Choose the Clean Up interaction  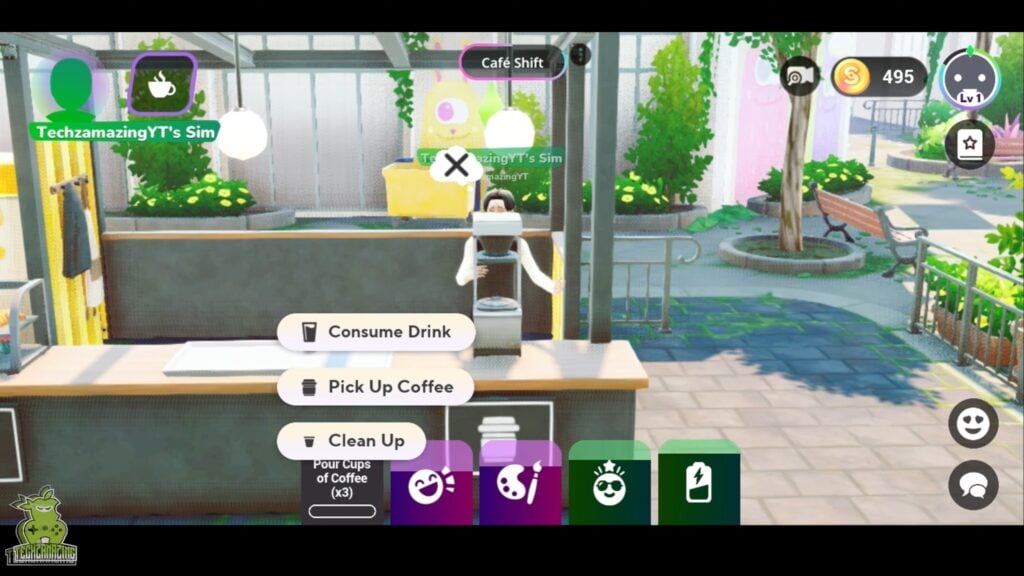pos(351,441)
